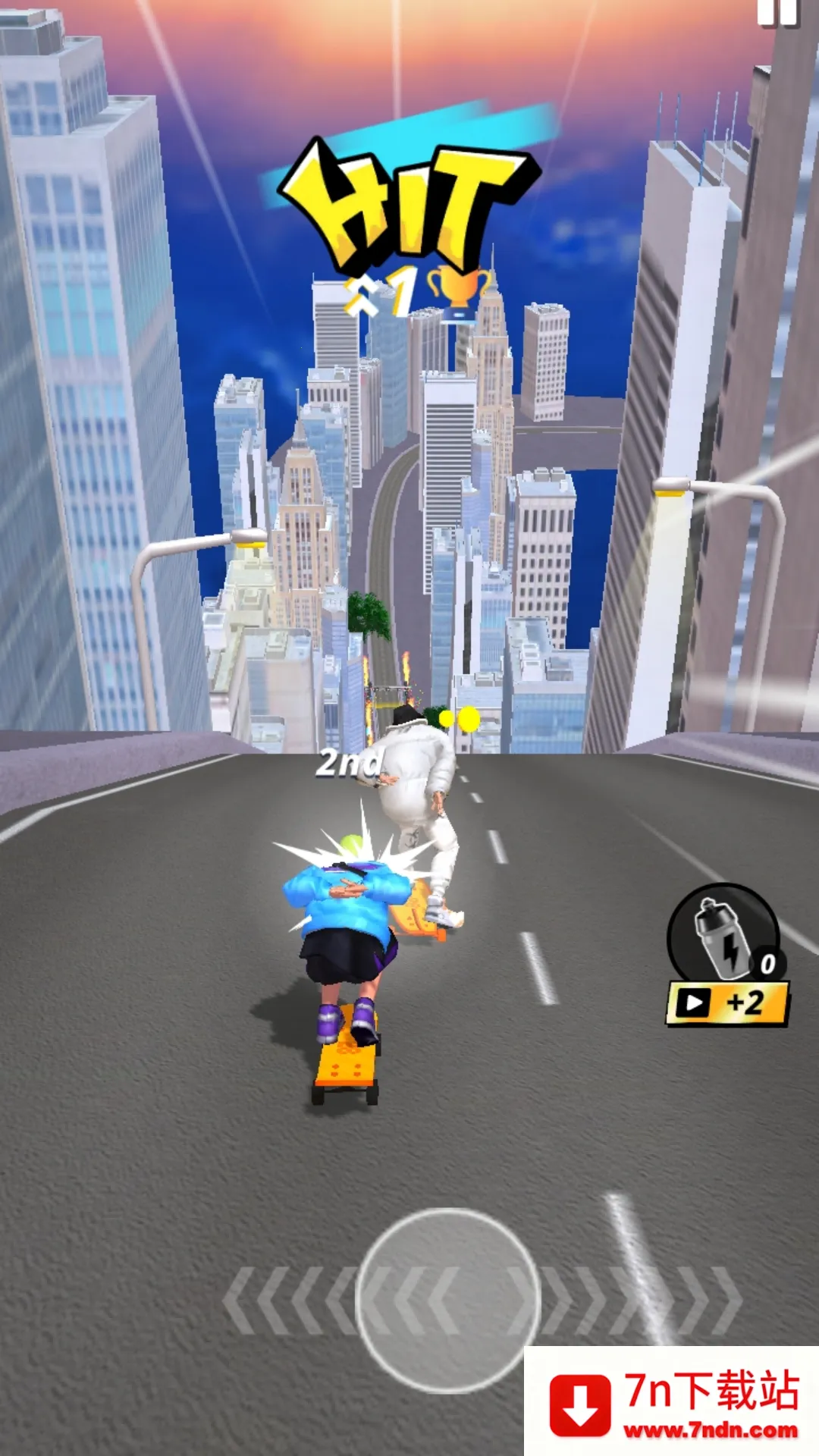The width and height of the screenshot is (819, 1456).
Task: Pause the game with the top pause button
Action: [777, 13]
